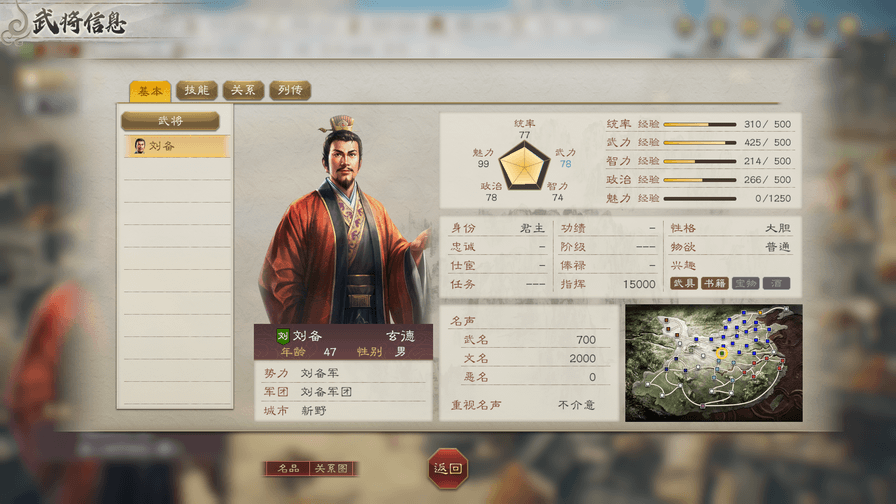
Task: Click the red 返回 return button
Action: (x=447, y=468)
